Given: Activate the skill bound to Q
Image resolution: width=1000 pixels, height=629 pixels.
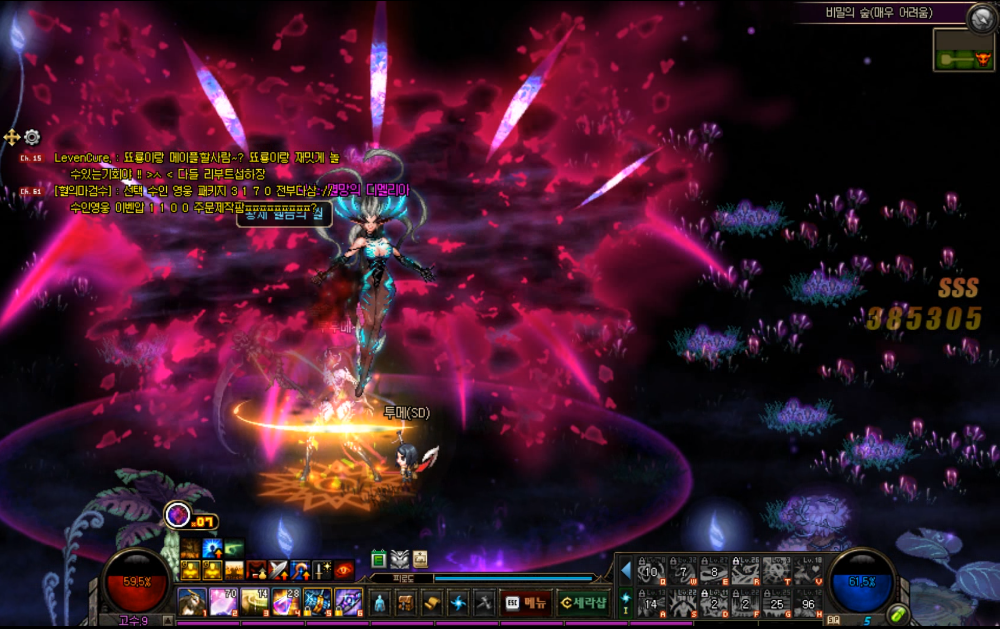Looking at the screenshot, I should (x=652, y=572).
